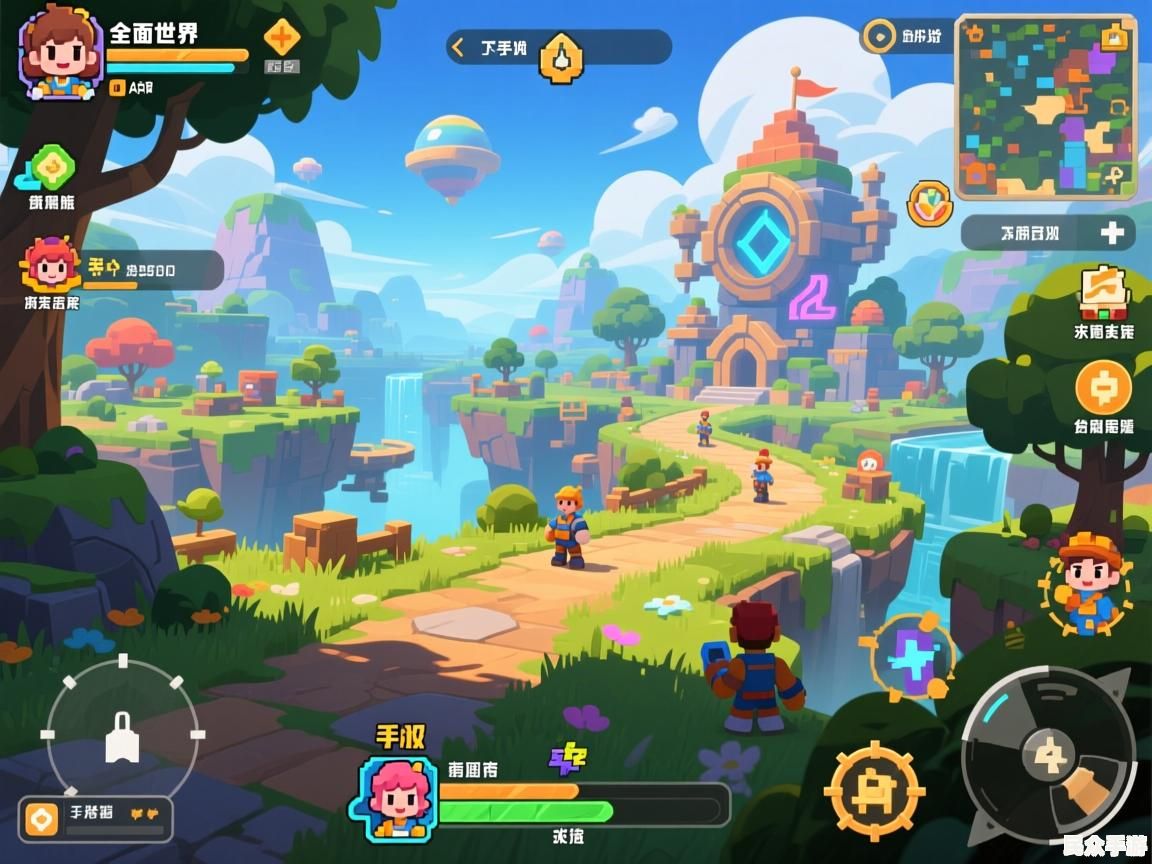Tap the orange gear action button
The image size is (1152, 864).
pos(874,790)
